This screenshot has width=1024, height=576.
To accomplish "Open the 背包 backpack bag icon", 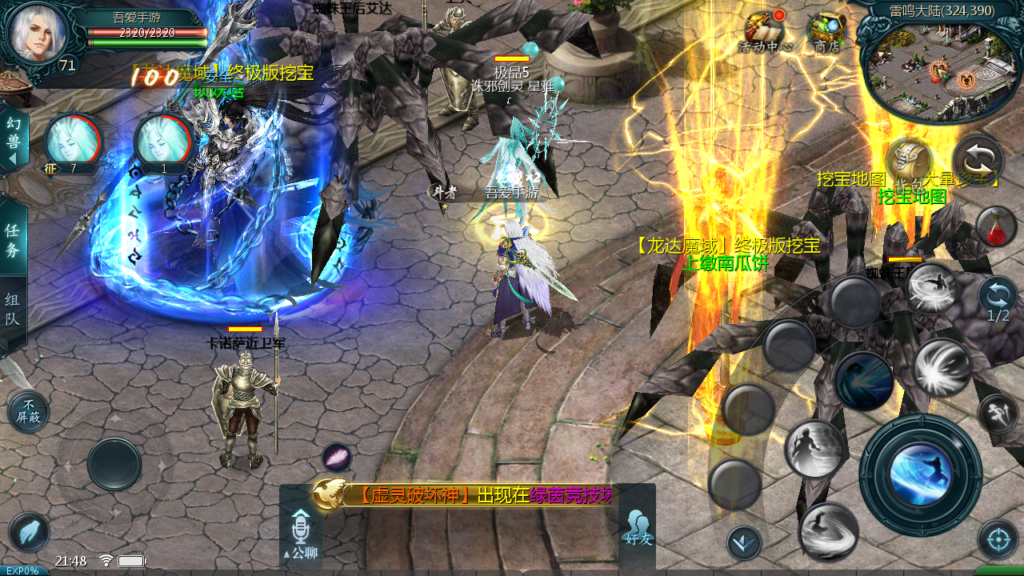I will point(907,162).
